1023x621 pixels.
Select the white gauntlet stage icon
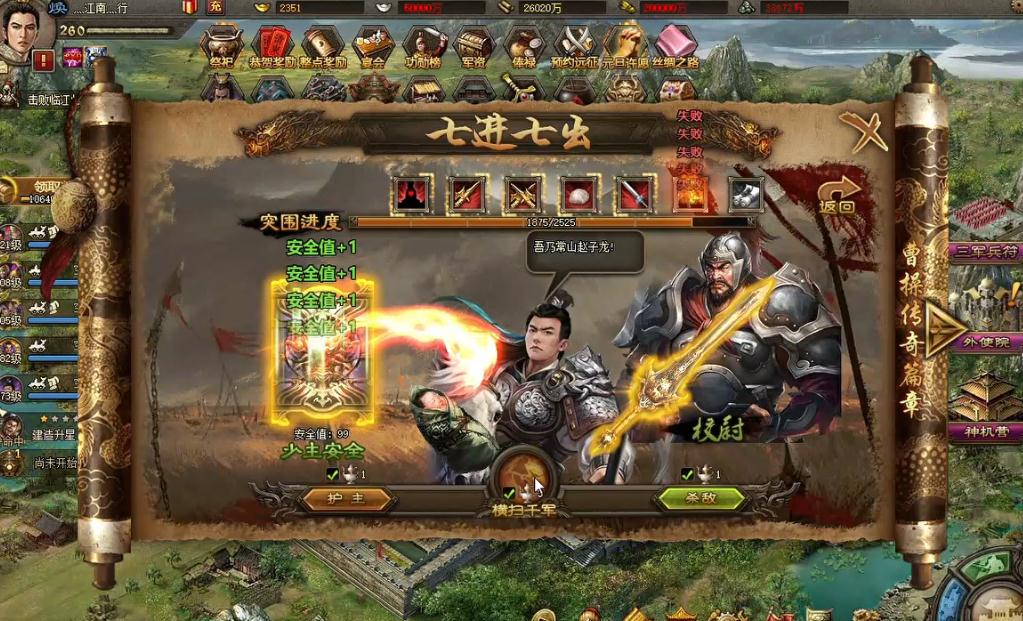[x=745, y=193]
